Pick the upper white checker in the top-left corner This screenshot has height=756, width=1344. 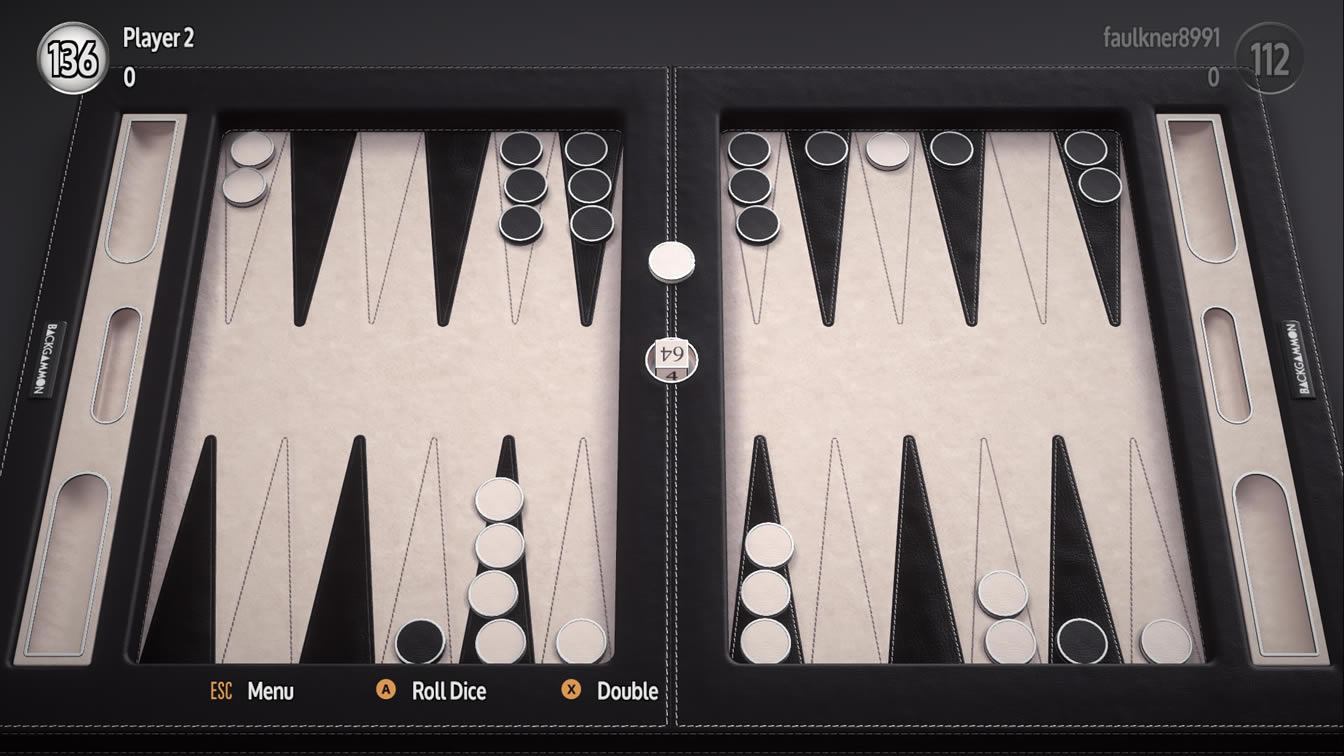click(x=252, y=150)
